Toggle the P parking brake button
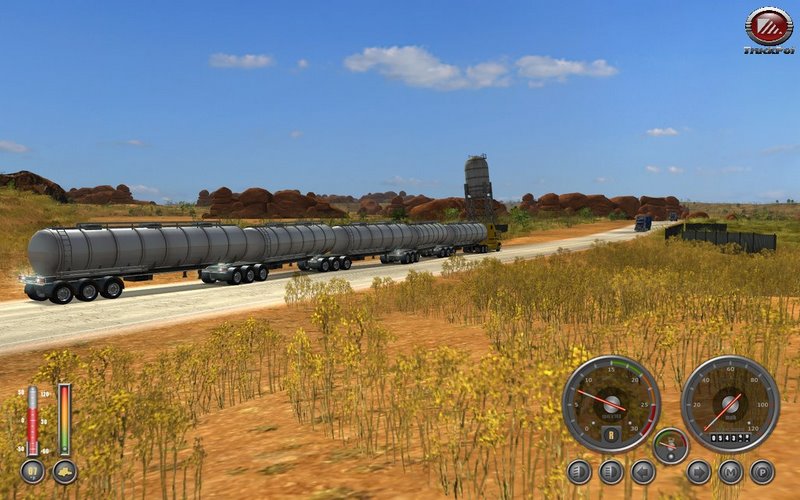 pos(762,472)
